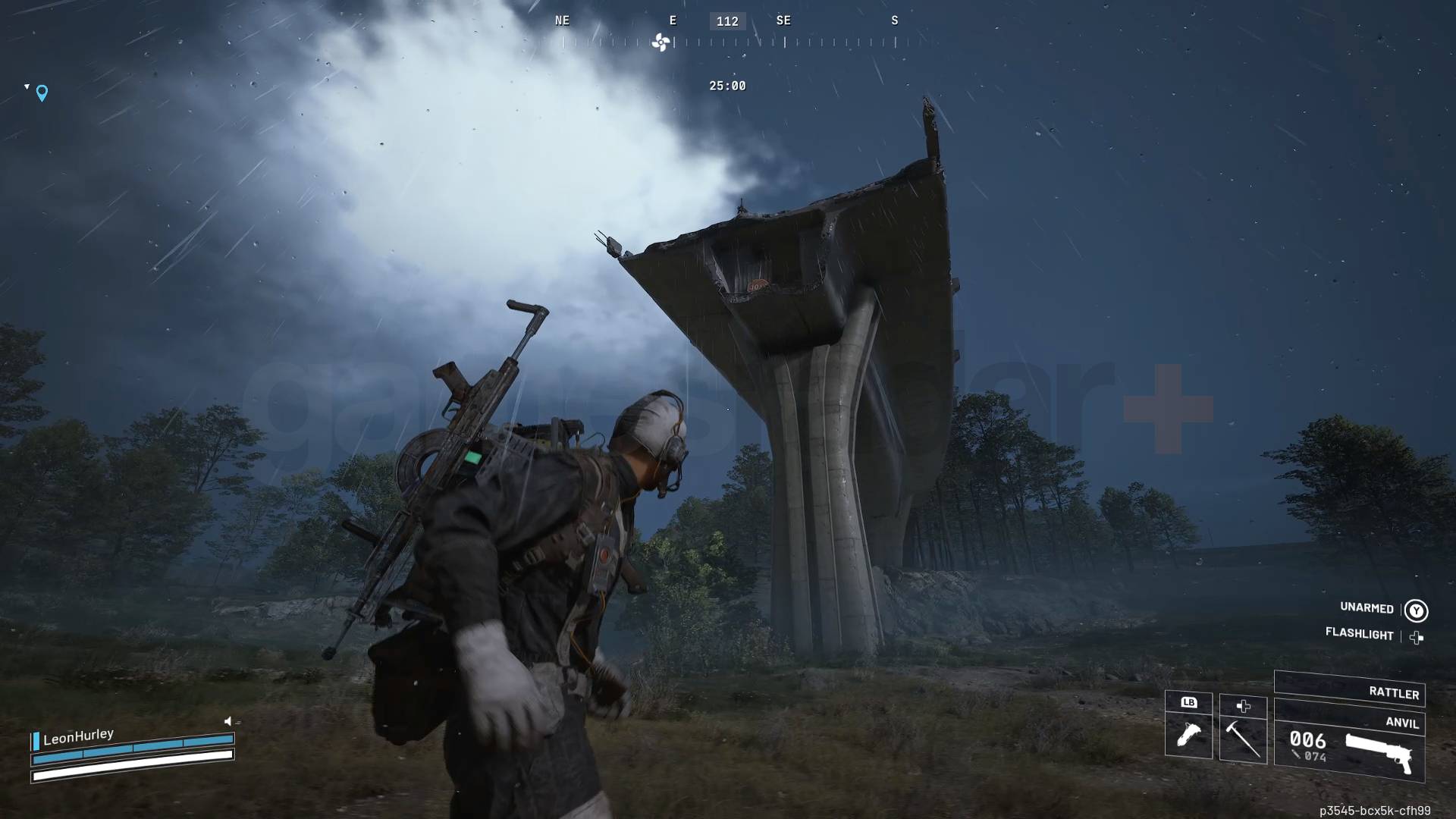Image resolution: width=1456 pixels, height=819 pixels.
Task: Open the Rattler weapon slot
Action: (x=1350, y=692)
